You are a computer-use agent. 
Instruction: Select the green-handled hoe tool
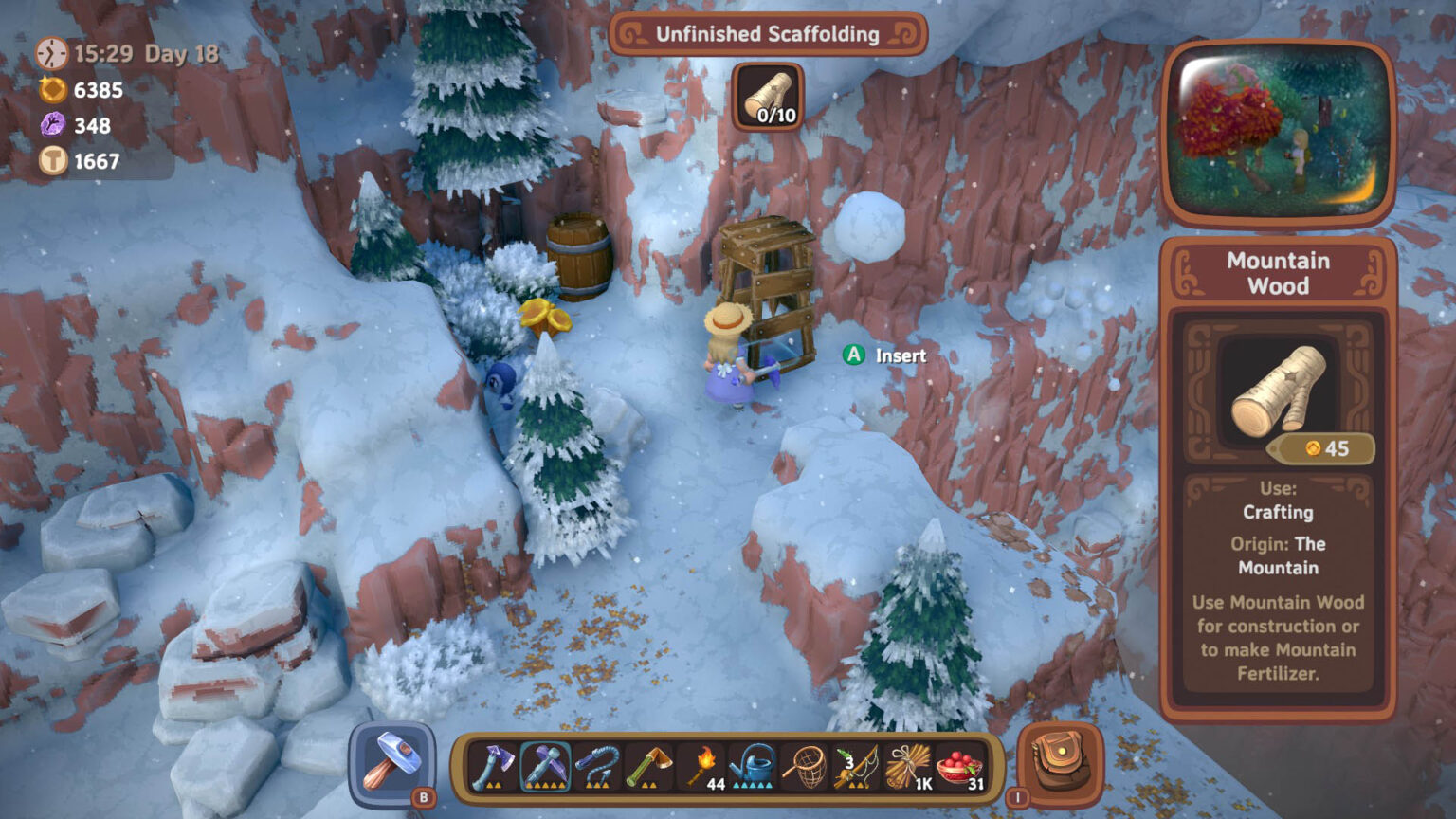pyautogui.click(x=649, y=766)
